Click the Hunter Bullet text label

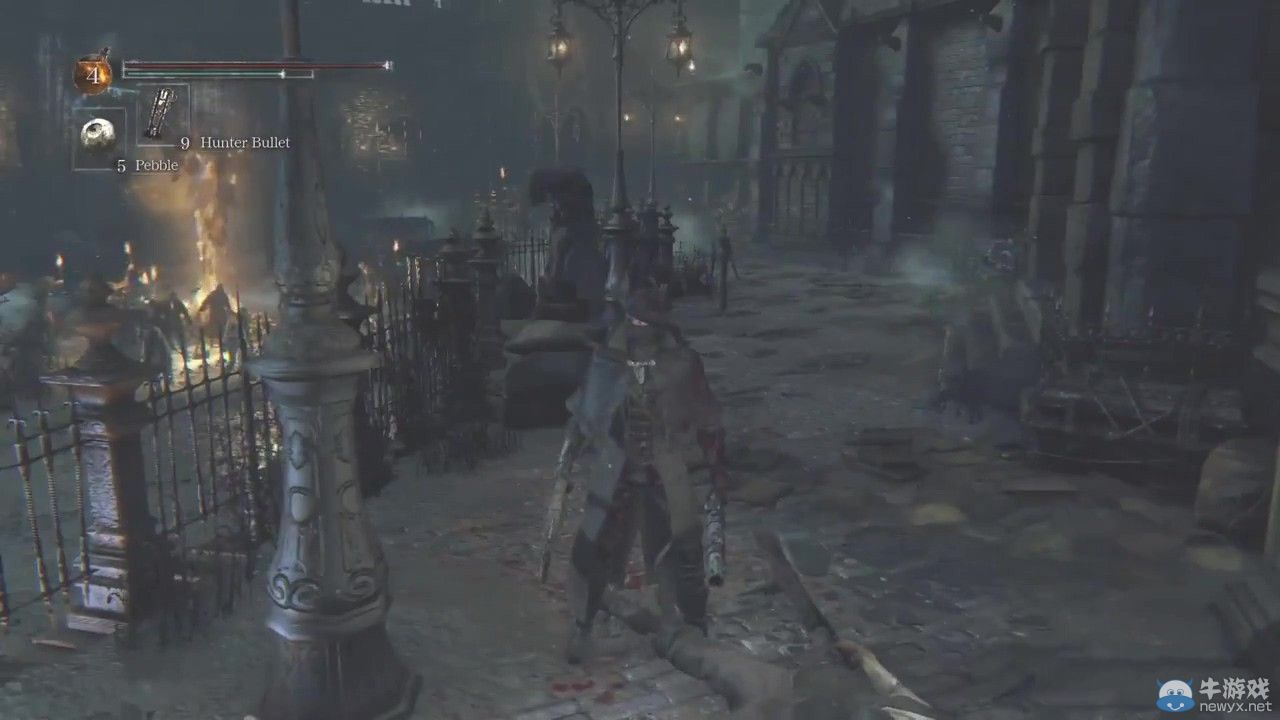(x=244, y=143)
